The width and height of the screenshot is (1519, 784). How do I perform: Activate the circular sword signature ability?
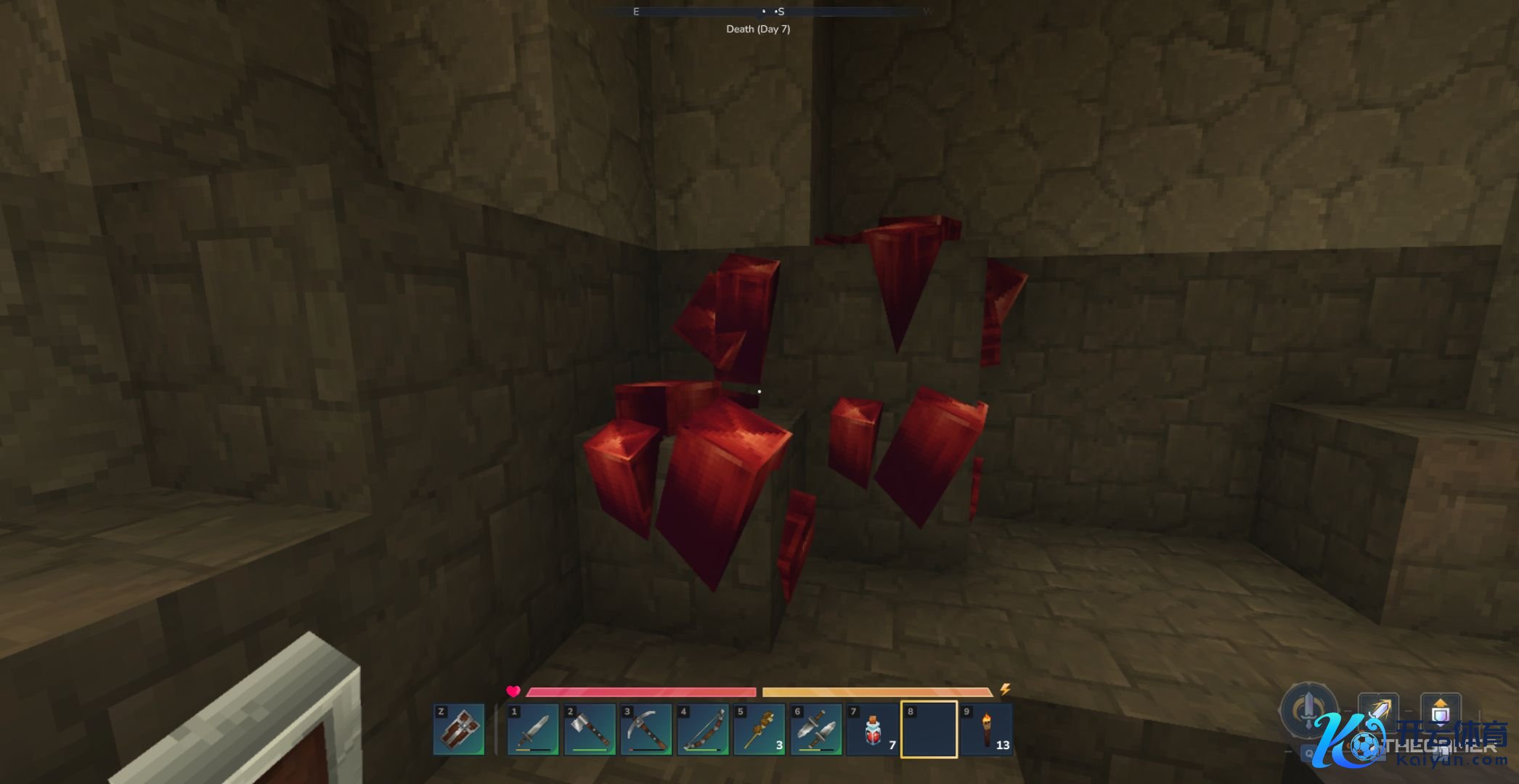point(1308,708)
